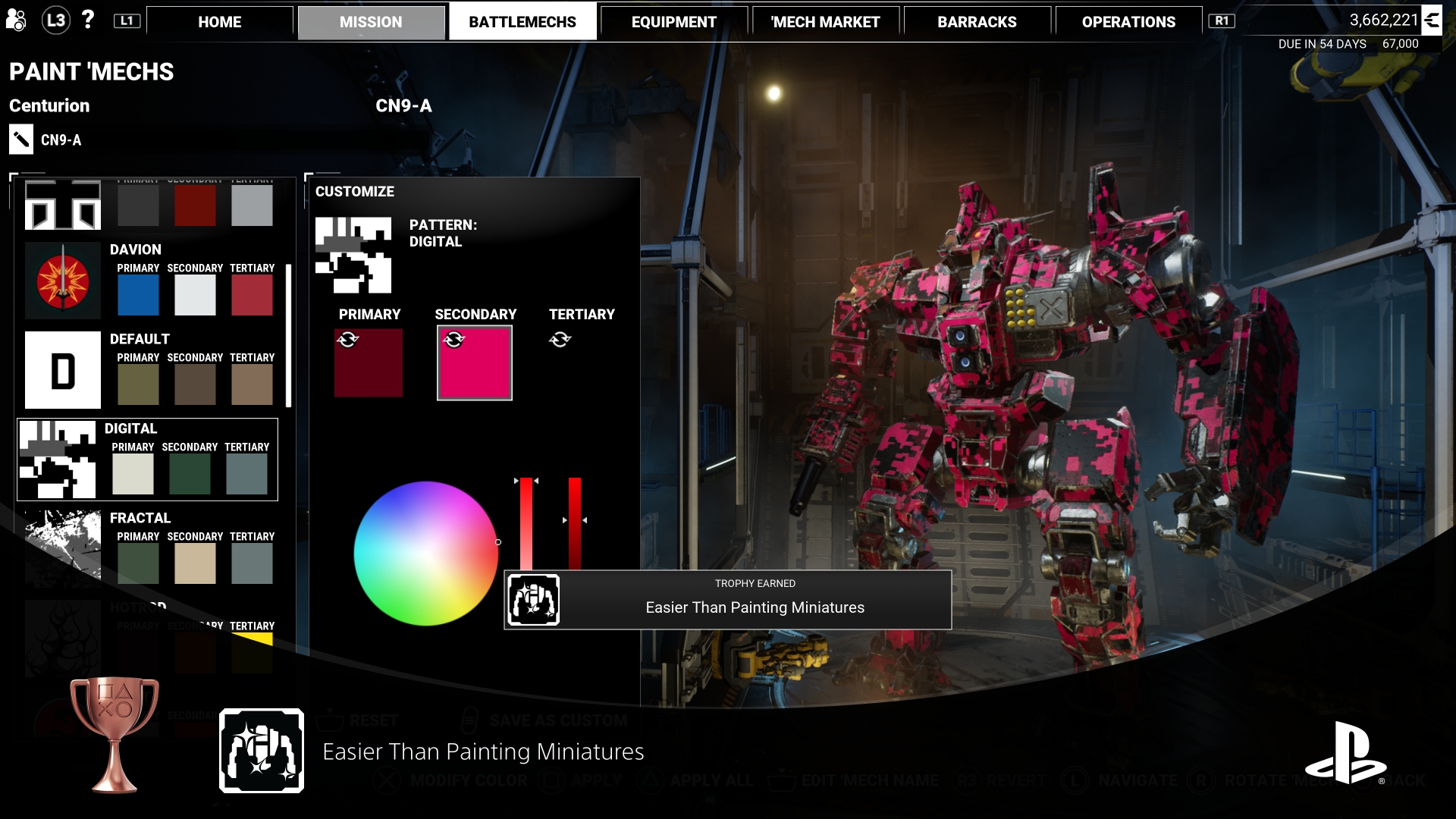
Task: Click the tertiary color reset icon
Action: click(560, 340)
